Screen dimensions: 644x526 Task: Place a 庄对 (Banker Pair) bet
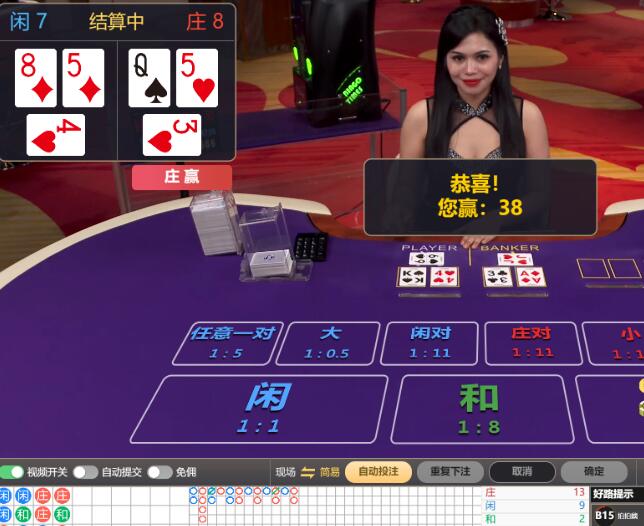532,342
